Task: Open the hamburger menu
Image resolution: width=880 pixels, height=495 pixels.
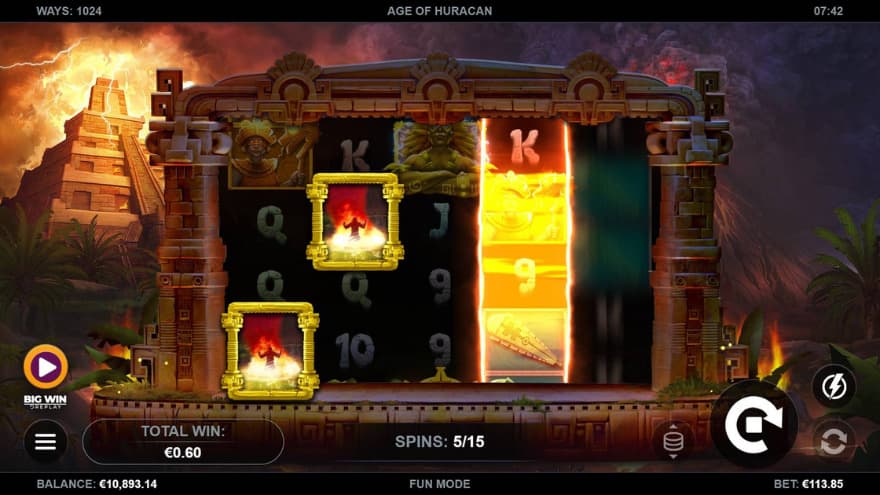Action: click(x=46, y=441)
